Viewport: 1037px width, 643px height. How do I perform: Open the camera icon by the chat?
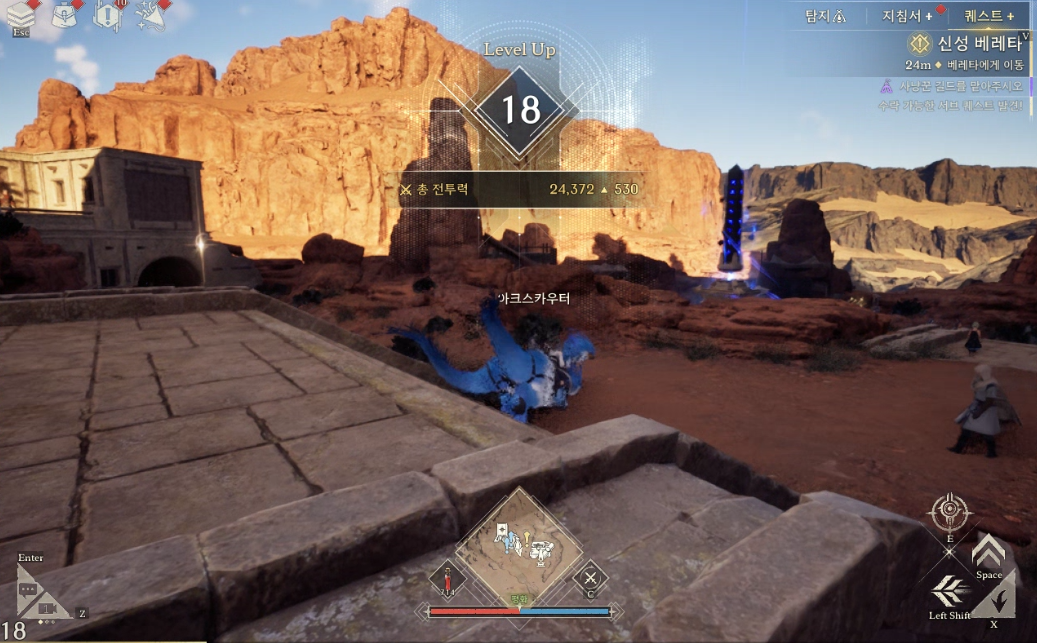click(x=48, y=607)
